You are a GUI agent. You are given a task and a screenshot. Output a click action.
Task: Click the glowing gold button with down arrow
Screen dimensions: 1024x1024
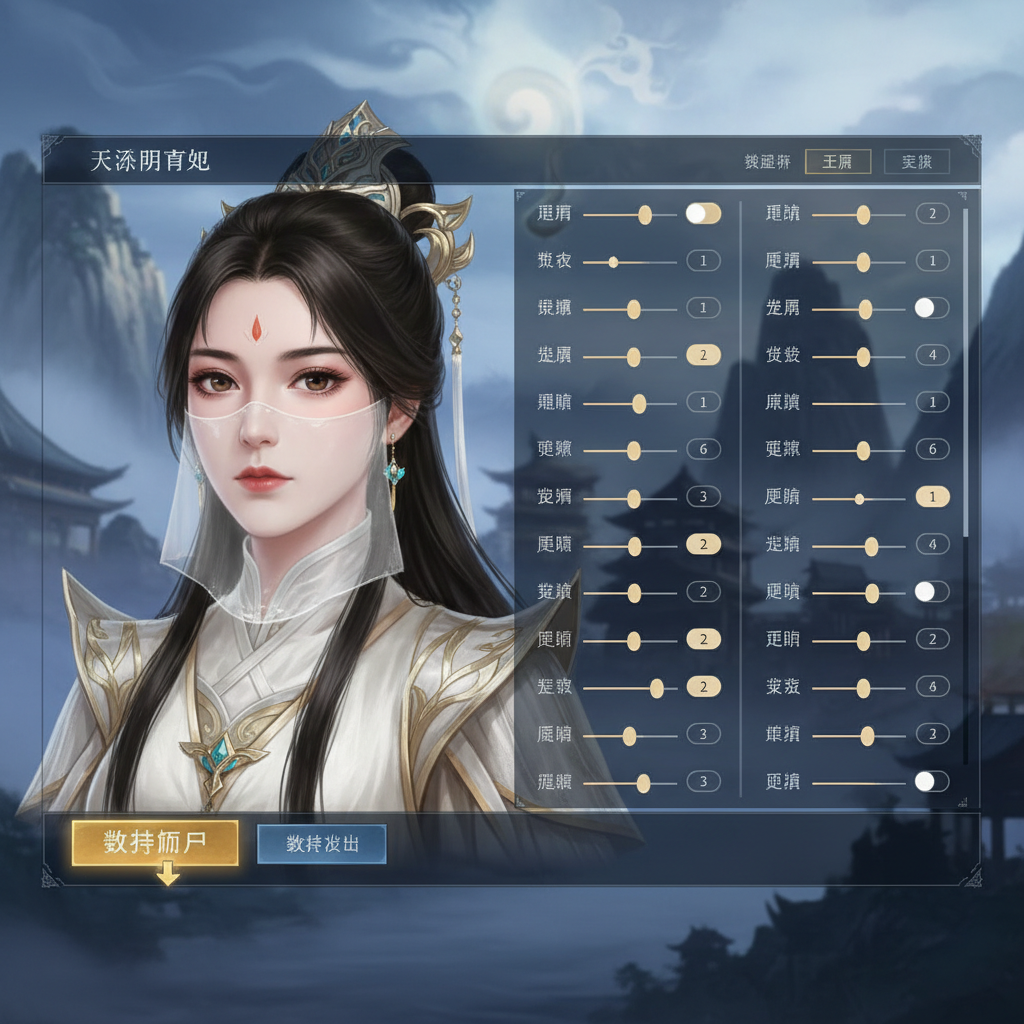[155, 843]
